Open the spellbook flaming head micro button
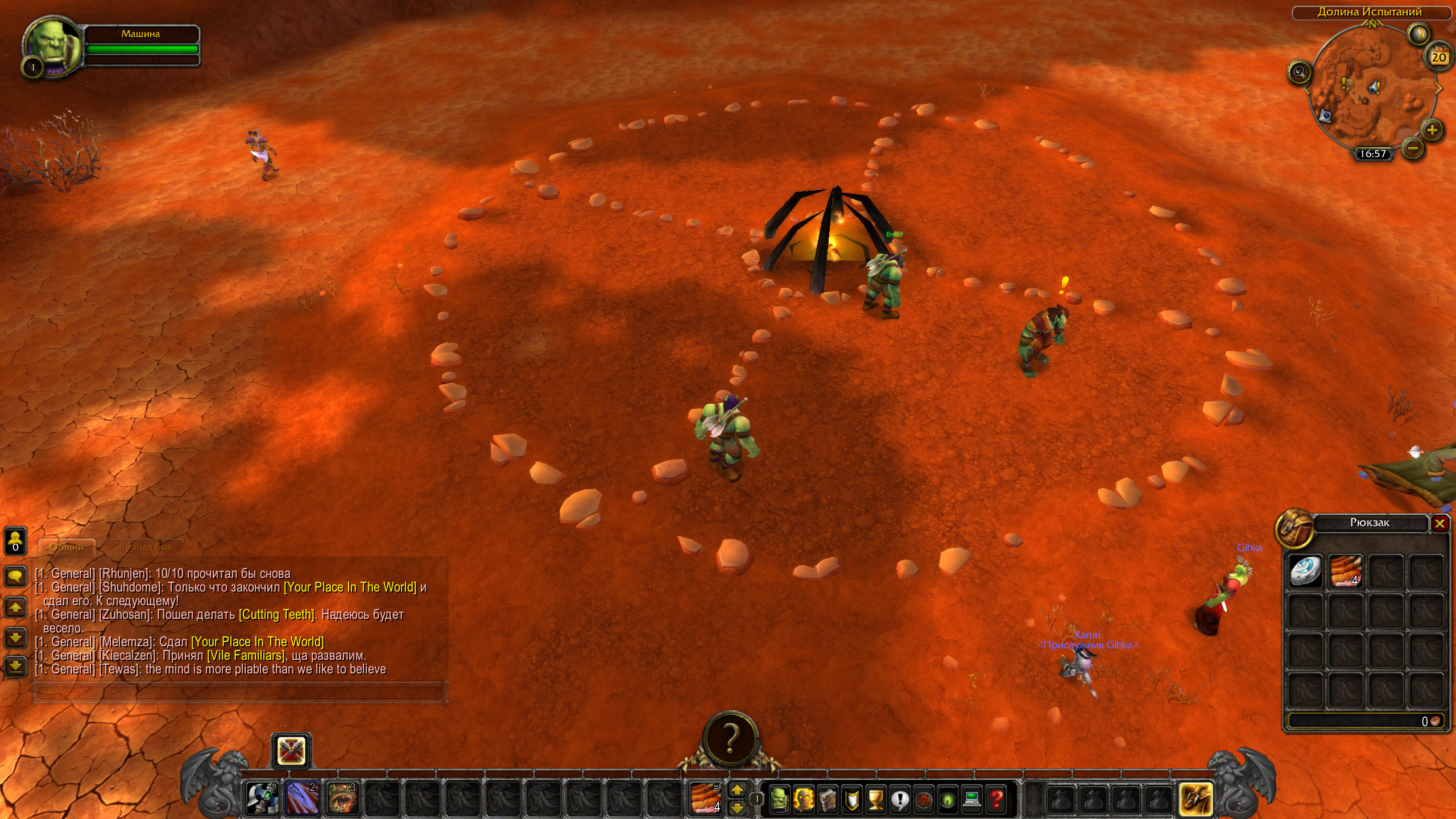1456x819 pixels. 803,799
